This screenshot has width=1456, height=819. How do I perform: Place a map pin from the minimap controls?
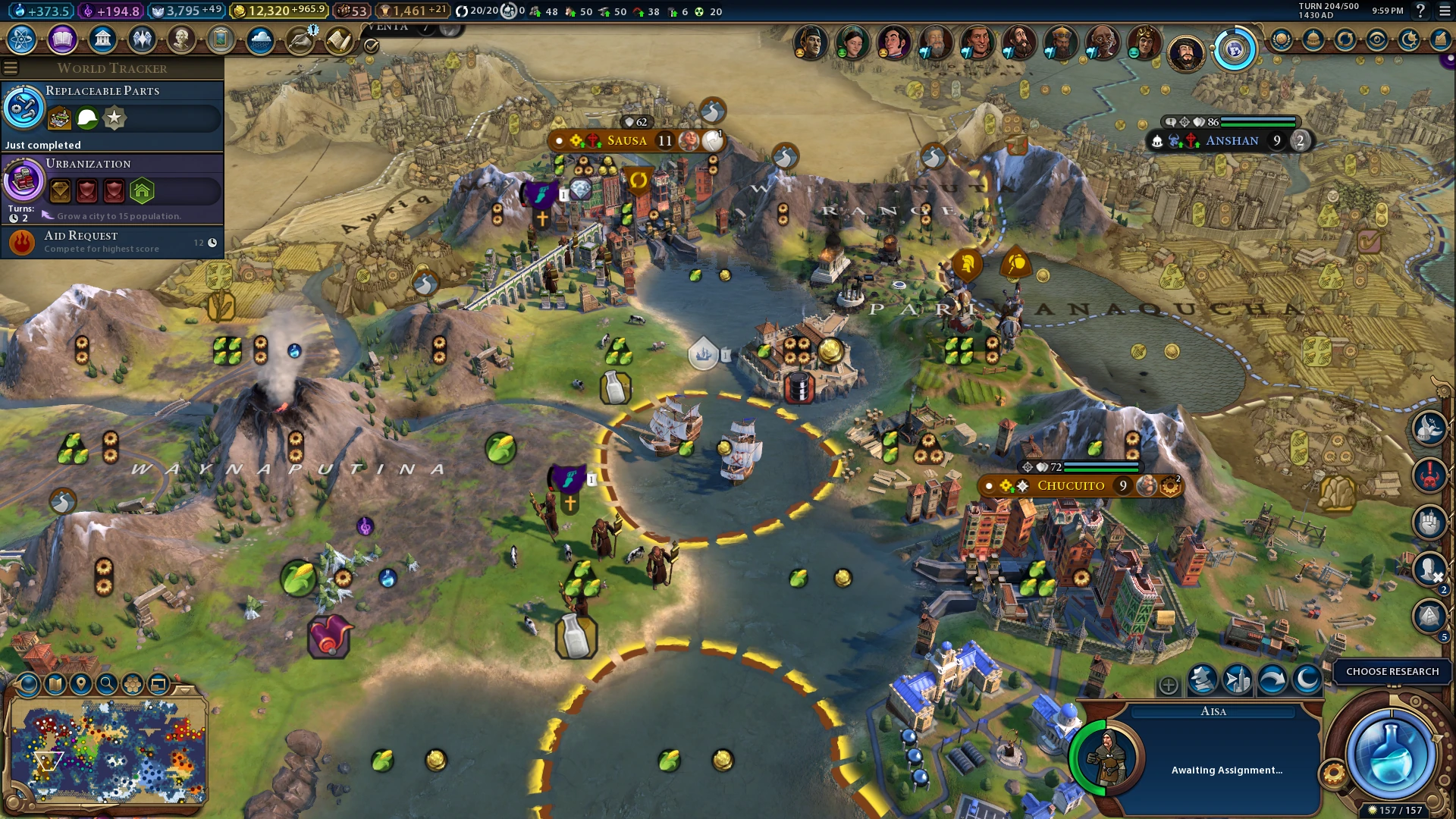coord(80,683)
